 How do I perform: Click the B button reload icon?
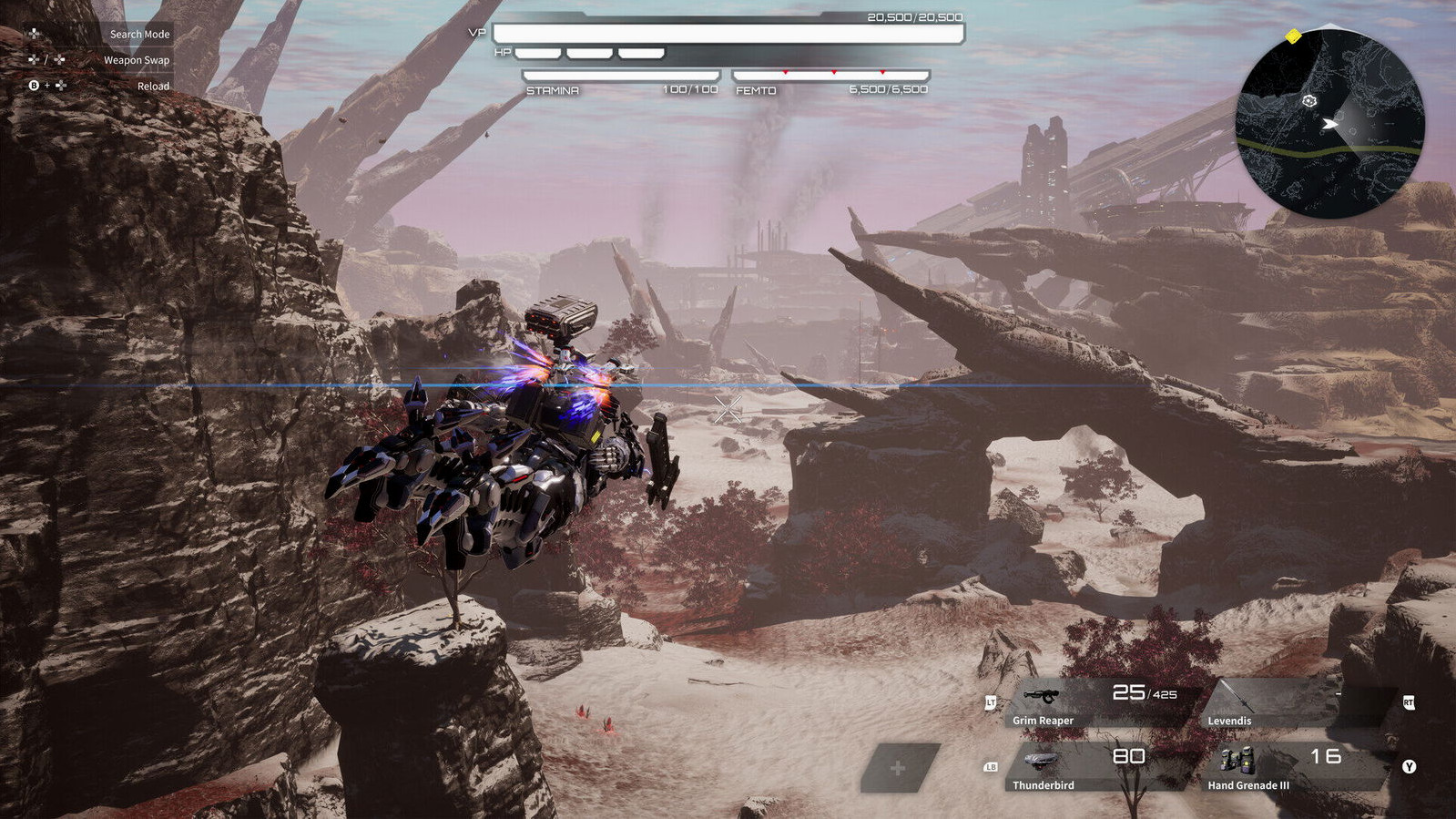pyautogui.click(x=34, y=86)
